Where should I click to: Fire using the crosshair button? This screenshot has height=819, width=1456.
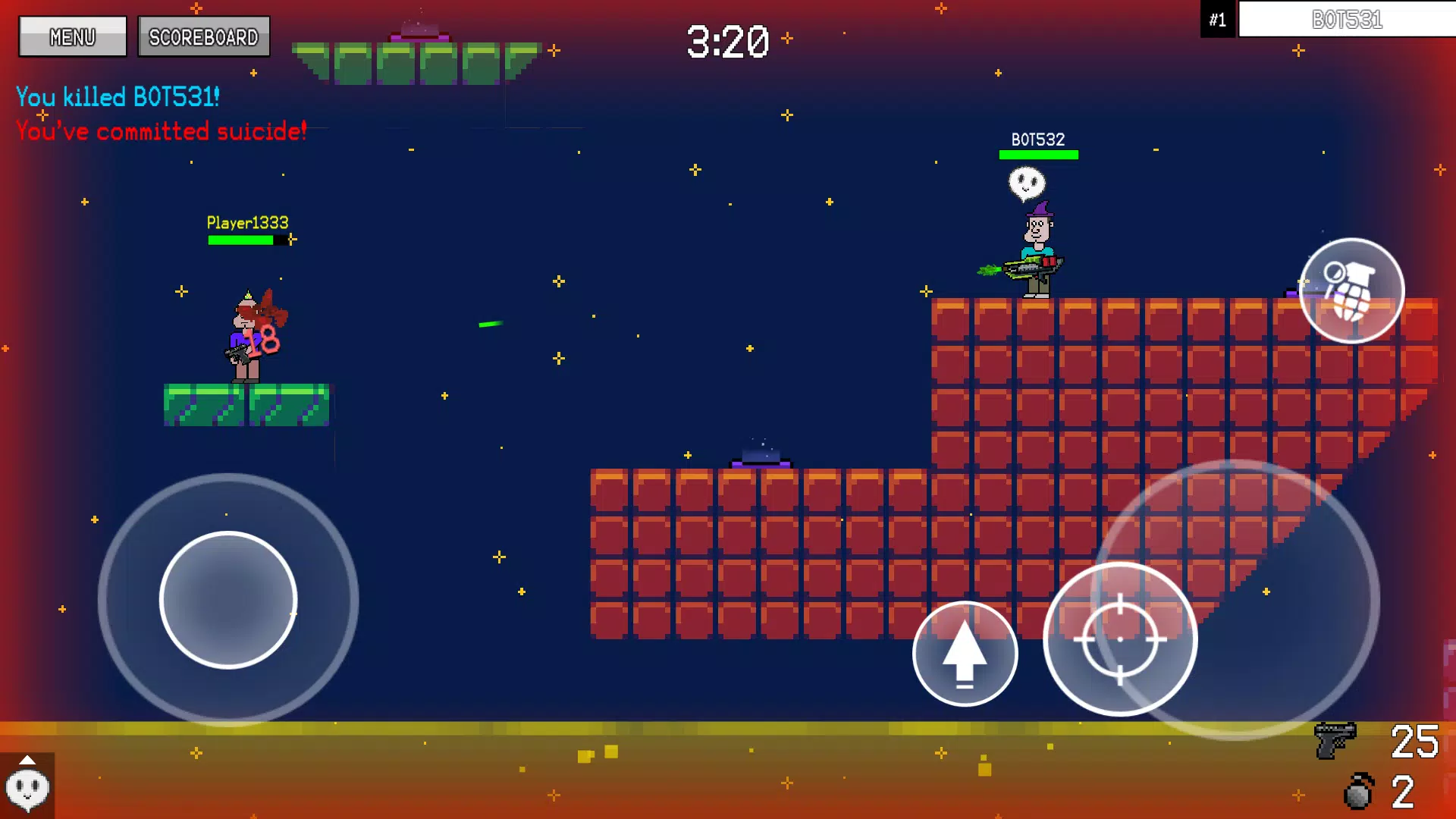[x=1120, y=639]
